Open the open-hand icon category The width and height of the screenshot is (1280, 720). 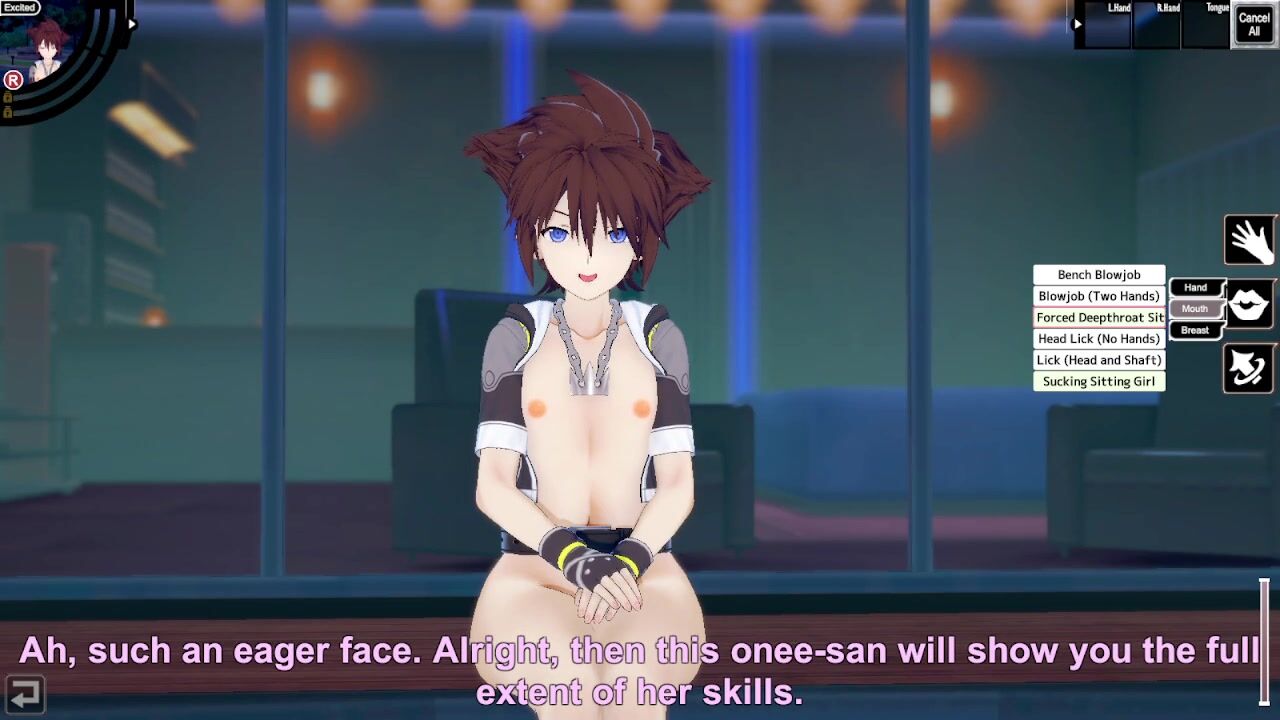pyautogui.click(x=1249, y=240)
